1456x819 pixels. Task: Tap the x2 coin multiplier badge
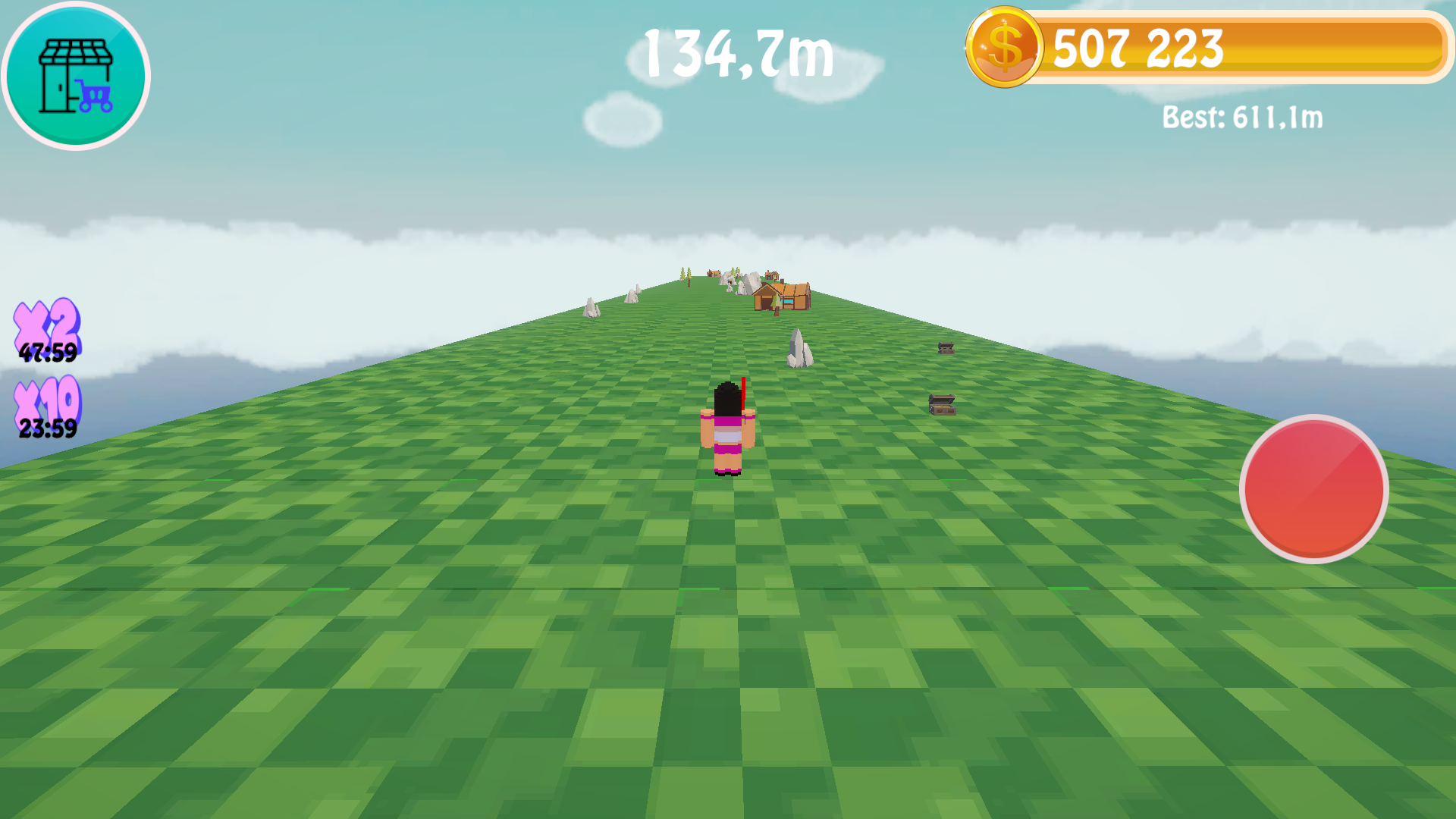[x=47, y=322]
